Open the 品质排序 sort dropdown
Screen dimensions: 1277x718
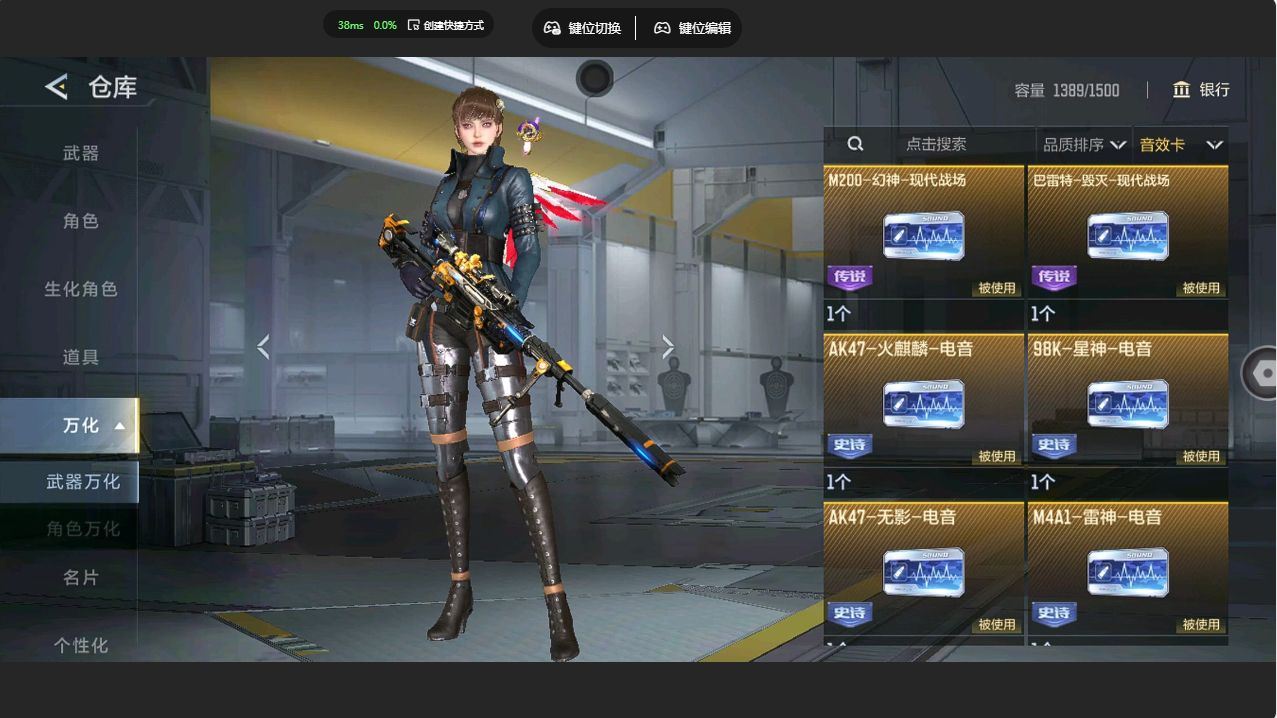pos(1084,145)
